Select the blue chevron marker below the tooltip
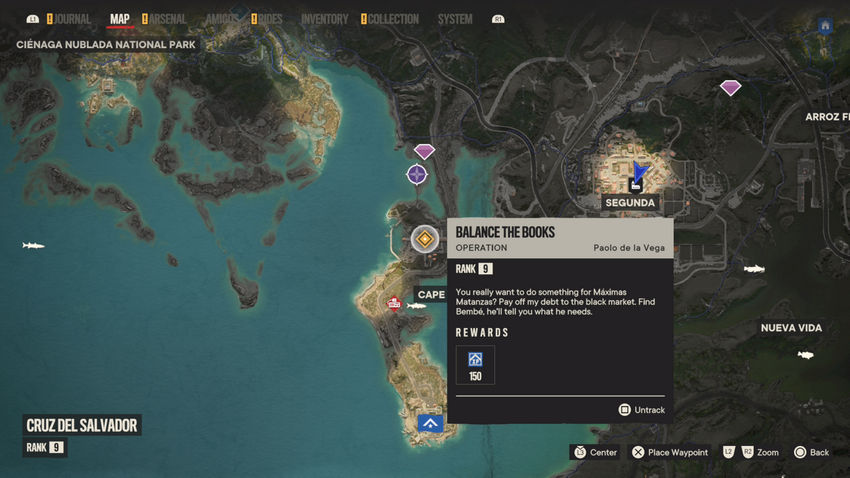This screenshot has height=478, width=850. (x=431, y=423)
